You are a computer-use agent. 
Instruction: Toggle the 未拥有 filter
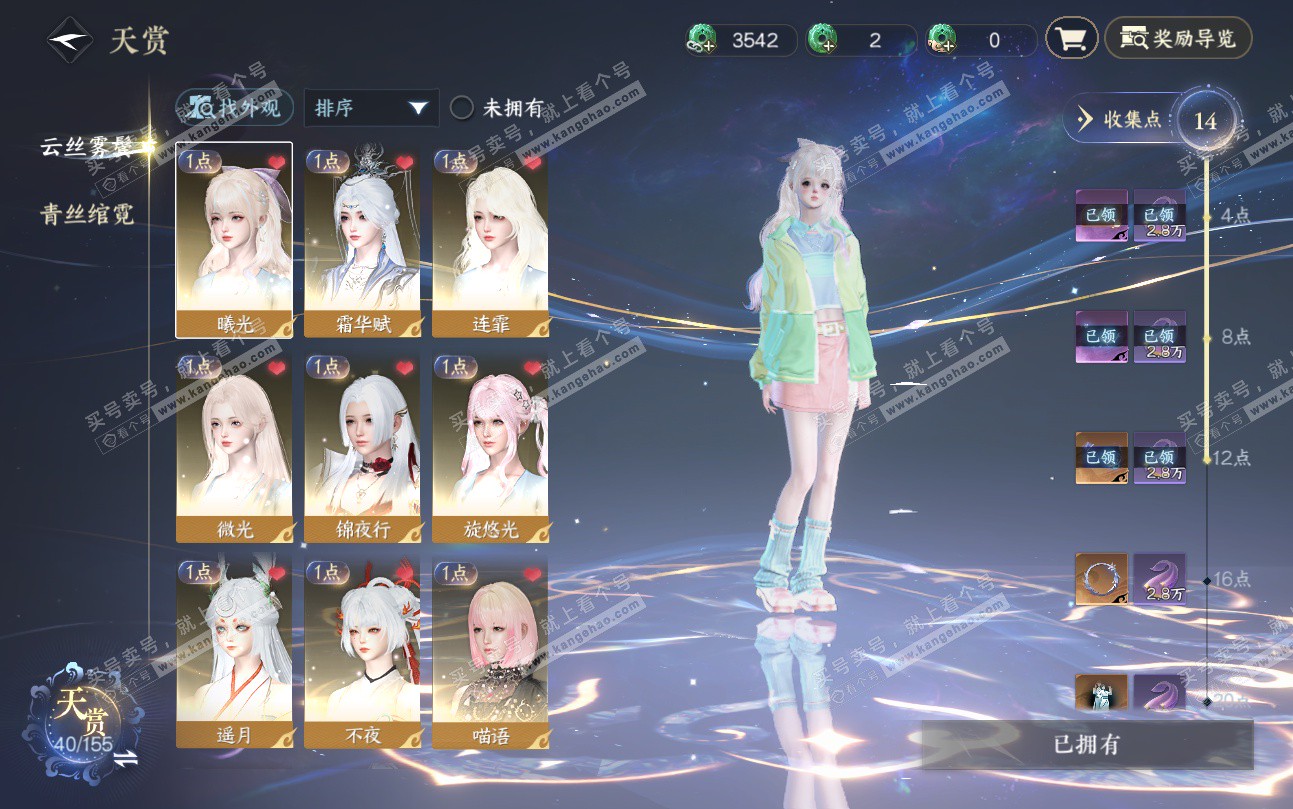461,108
